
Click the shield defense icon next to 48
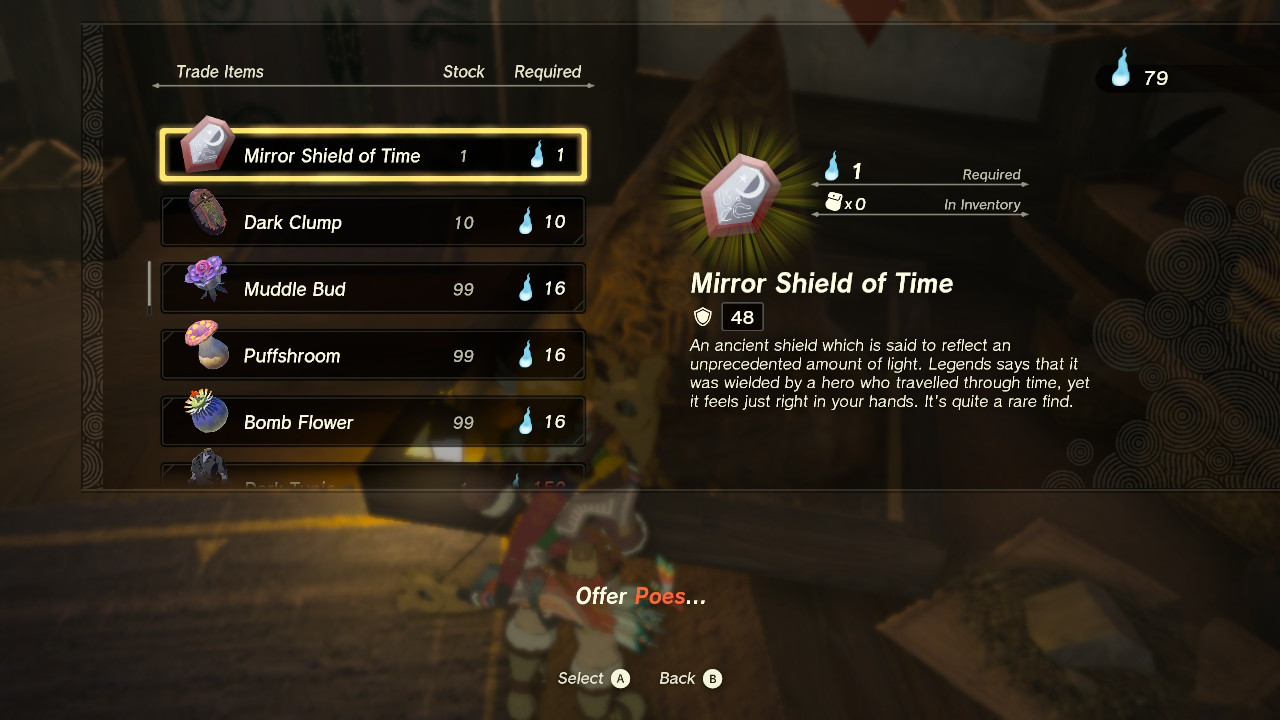pyautogui.click(x=702, y=317)
